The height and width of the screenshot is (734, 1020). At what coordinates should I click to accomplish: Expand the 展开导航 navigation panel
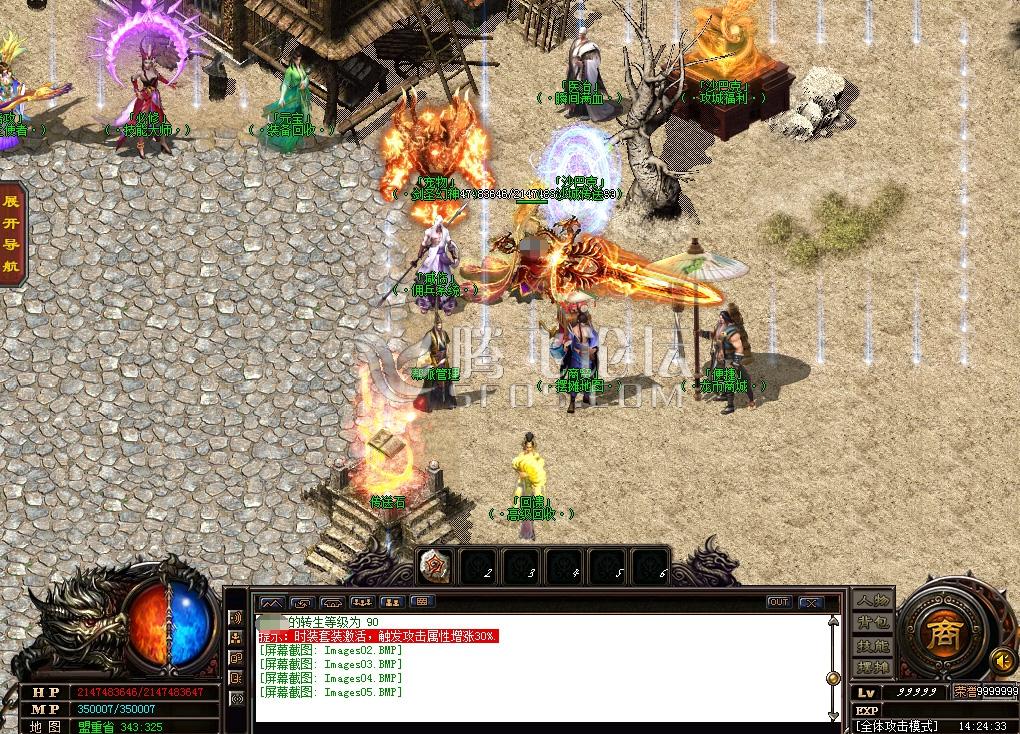pos(12,234)
